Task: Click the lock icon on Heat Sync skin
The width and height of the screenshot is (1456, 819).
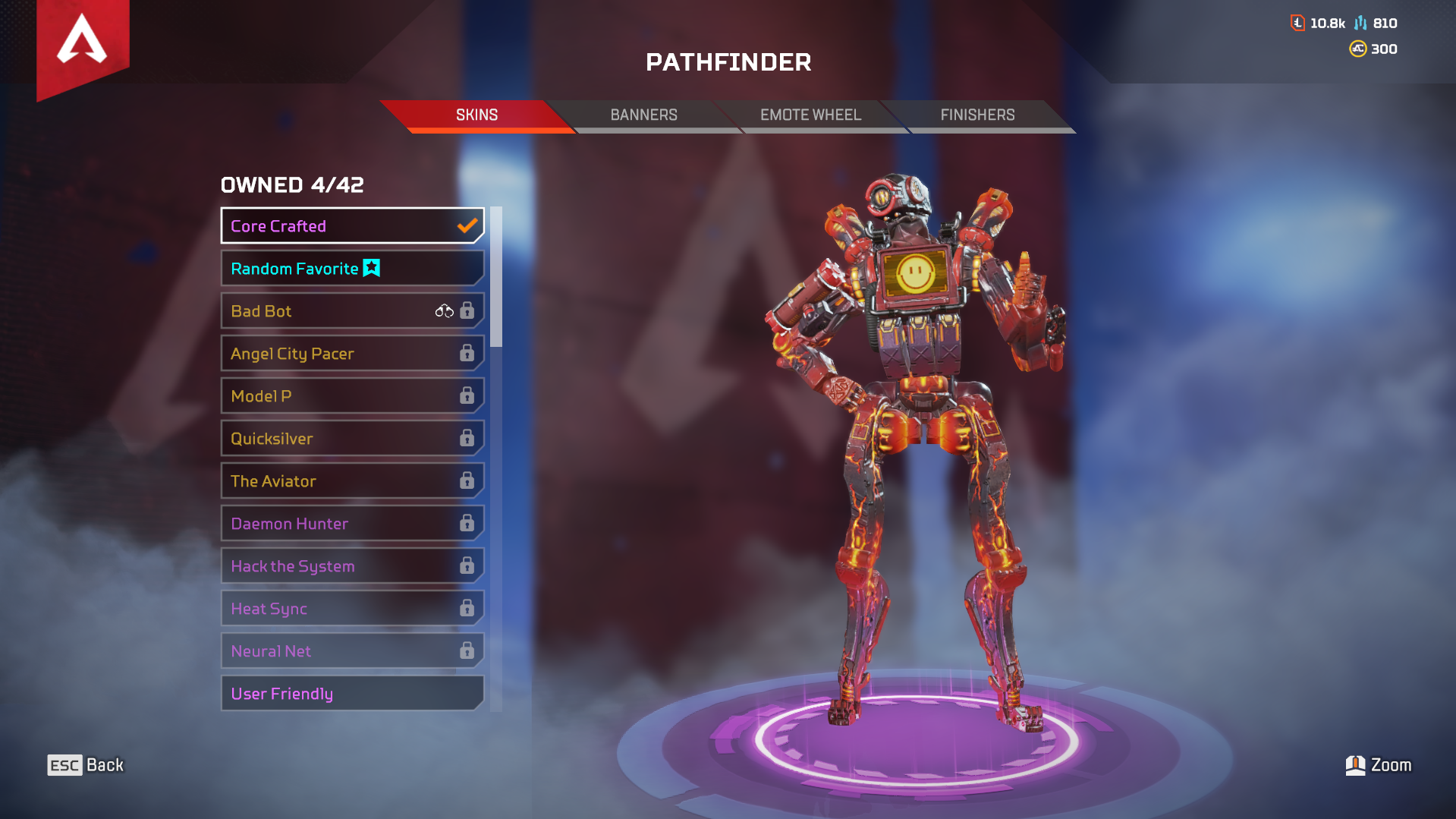Action: click(465, 608)
